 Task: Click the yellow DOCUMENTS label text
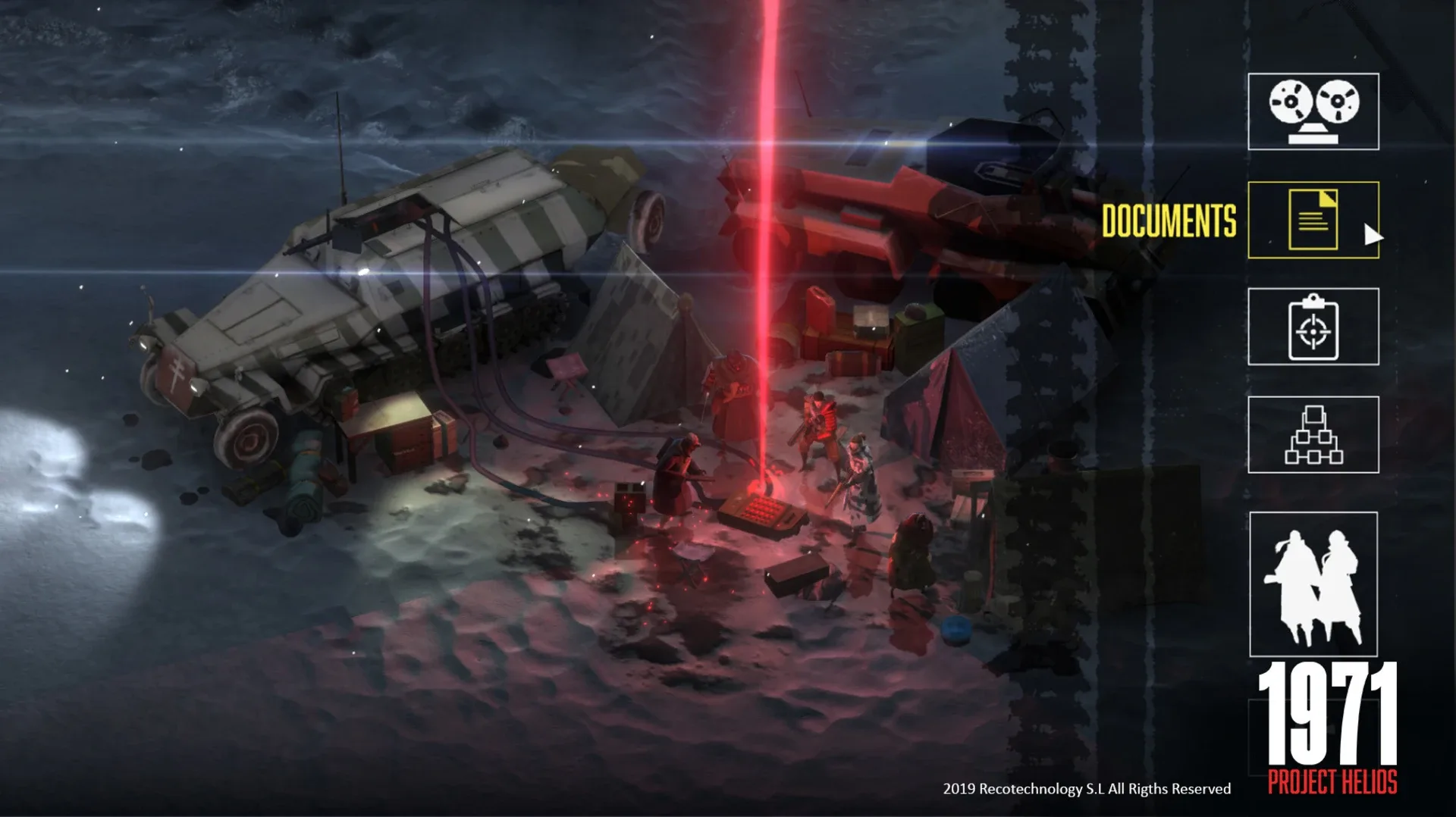pyautogui.click(x=1170, y=219)
